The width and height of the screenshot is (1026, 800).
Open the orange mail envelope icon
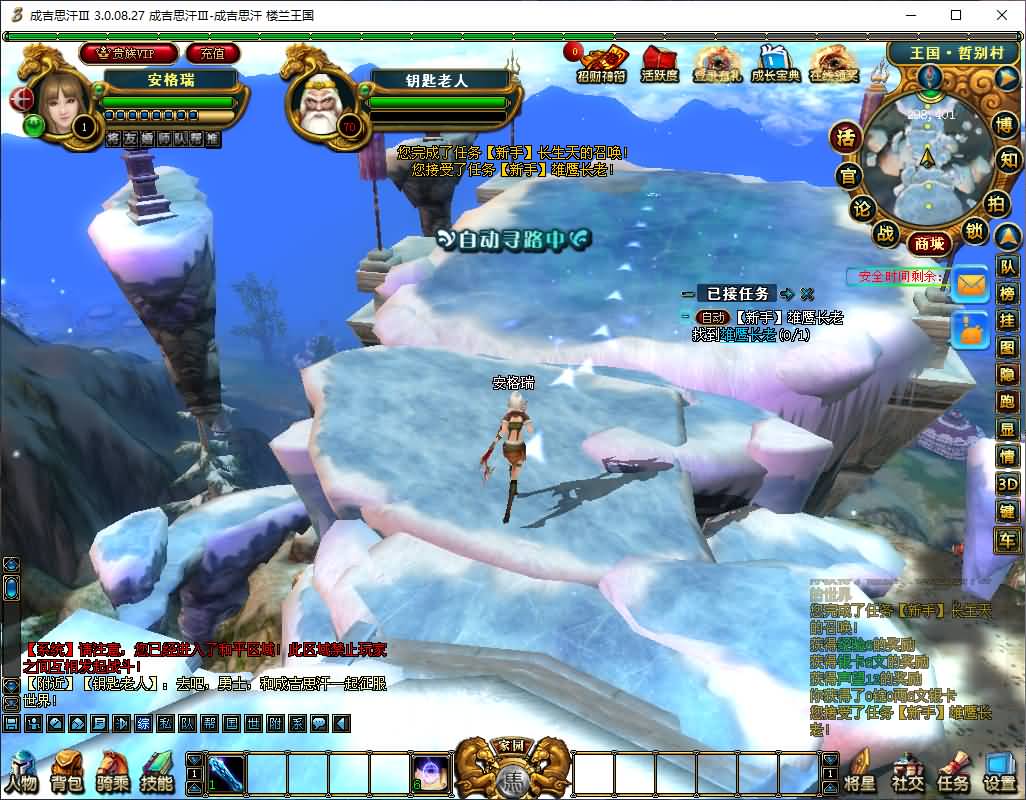[970, 285]
